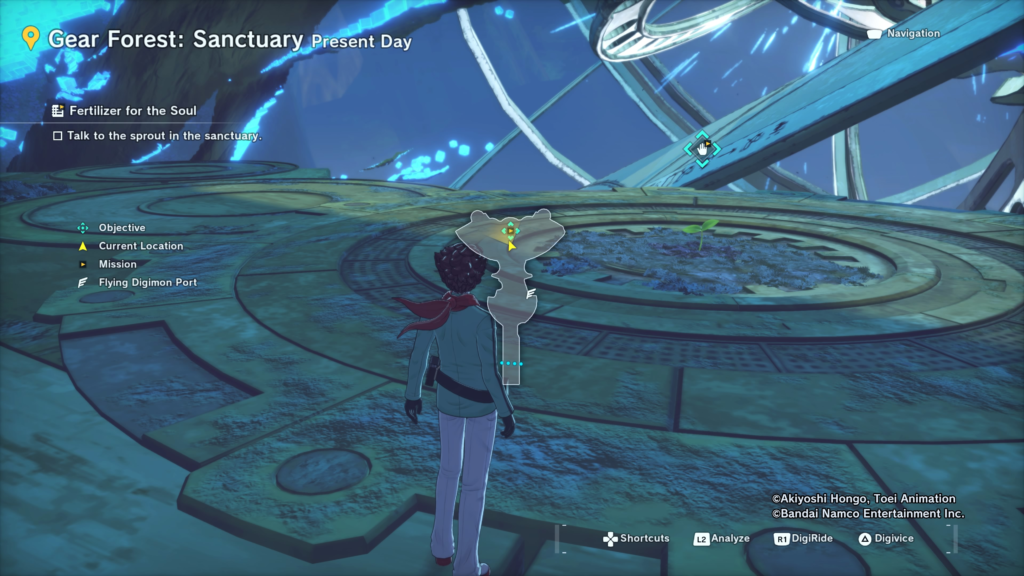Click the objective marker on the map overlay
Viewport: 1024px width, 576px height.
click(510, 230)
